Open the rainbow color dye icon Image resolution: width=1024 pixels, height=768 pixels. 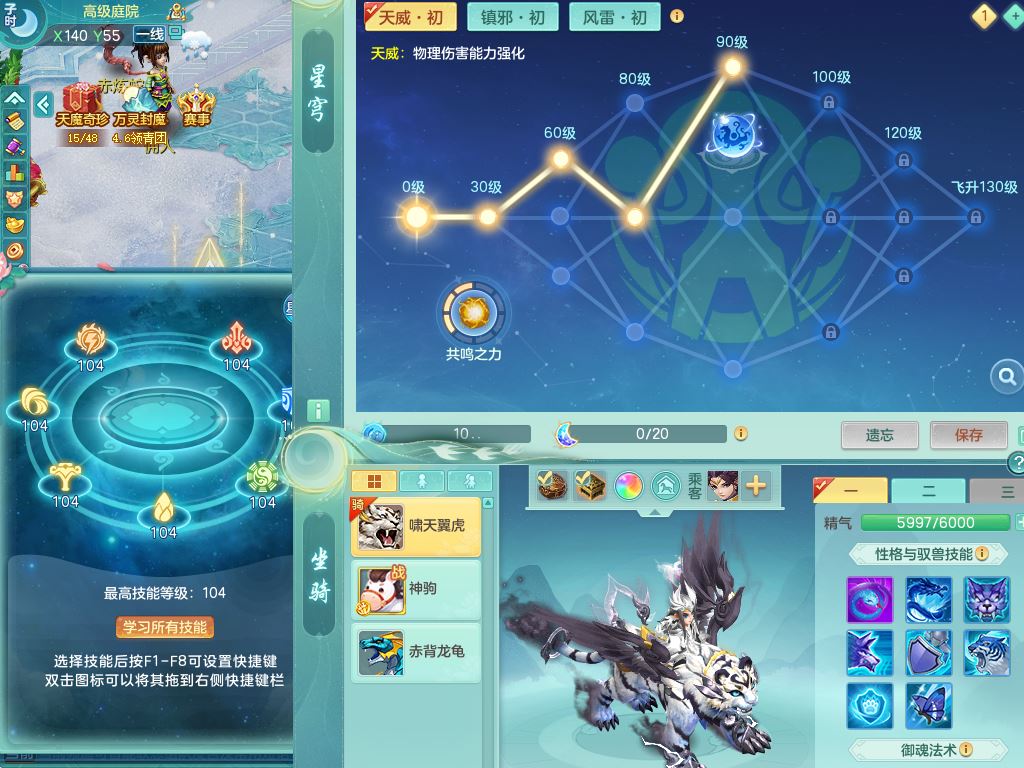(x=628, y=486)
